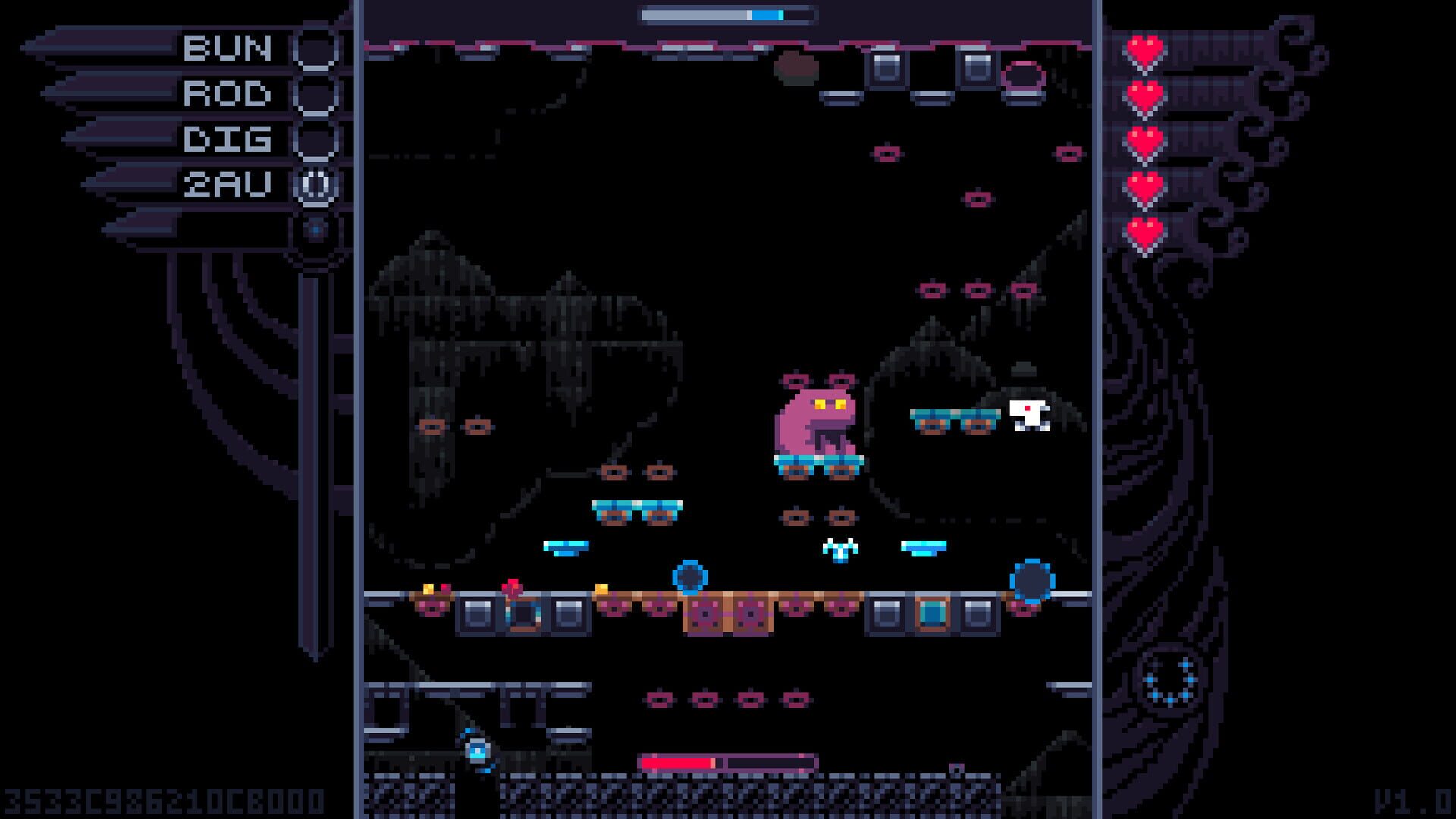This screenshot has height=819, width=1456.
Task: Select the BUN entry in the left menu list
Action: point(226,48)
